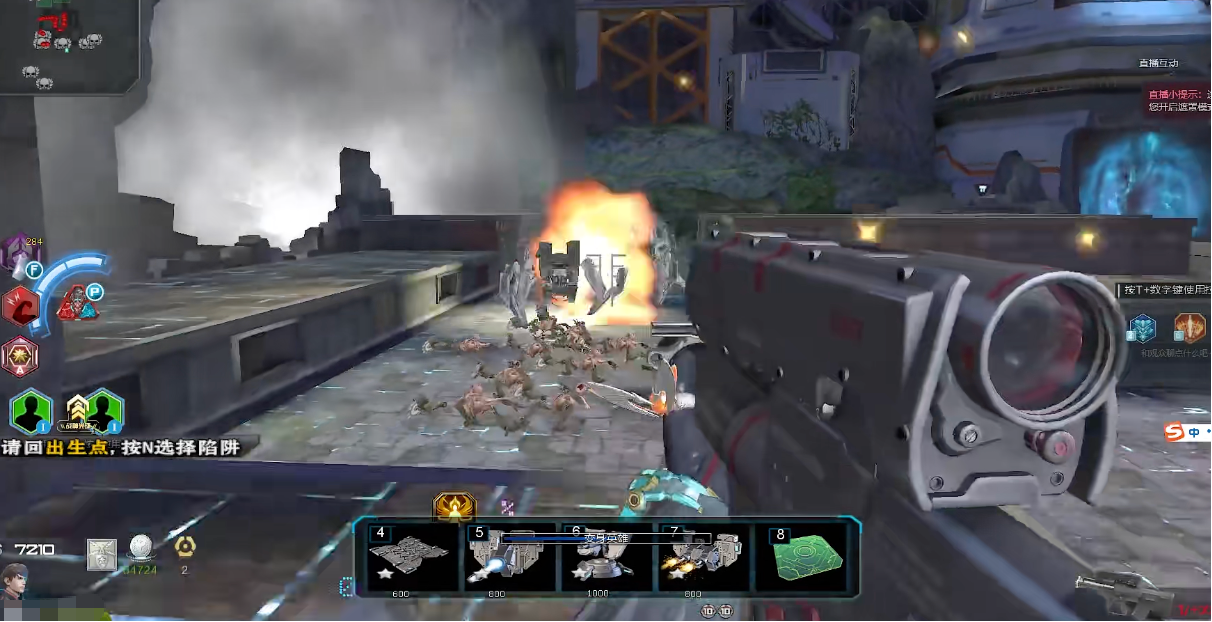Viewport: 1212px width, 622px height.
Task: Trigger the red hexagon claw ability
Action: pyautogui.click(x=19, y=306)
